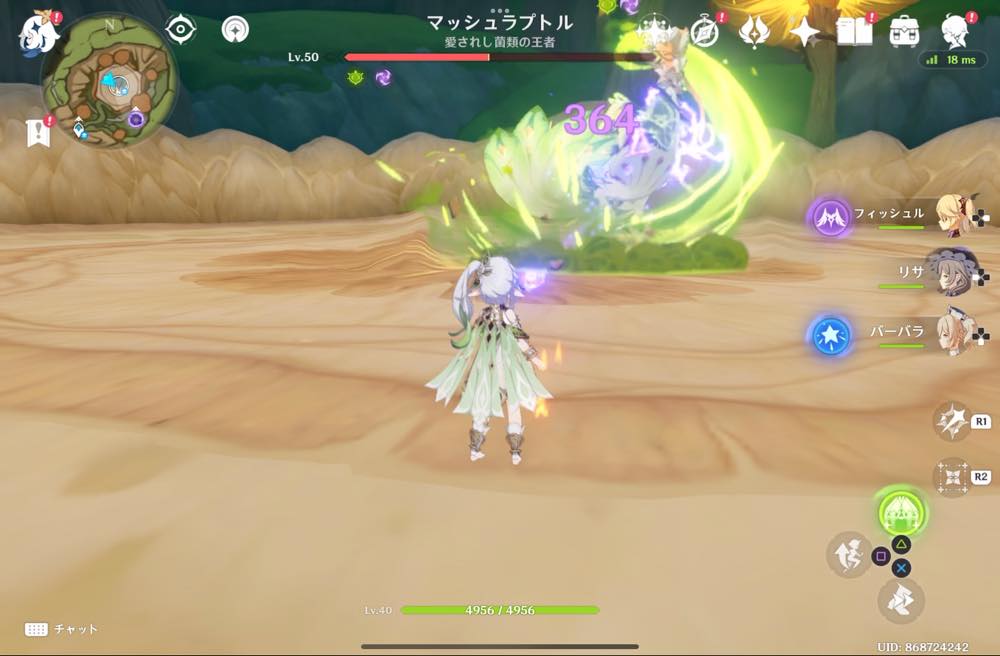
Task: Open the Paimon main menu
Action: click(38, 33)
